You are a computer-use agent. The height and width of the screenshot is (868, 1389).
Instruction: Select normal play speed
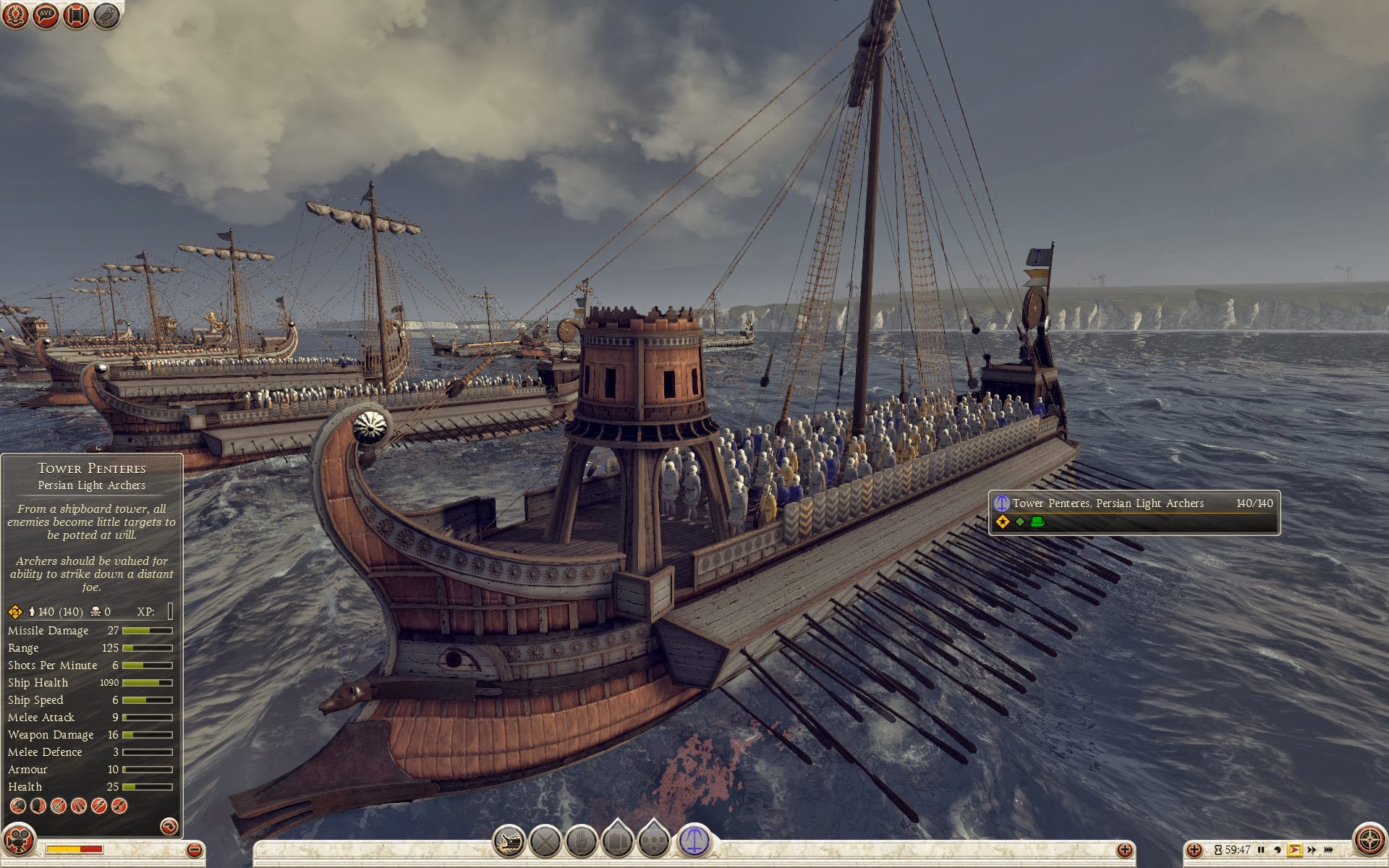click(x=1294, y=850)
